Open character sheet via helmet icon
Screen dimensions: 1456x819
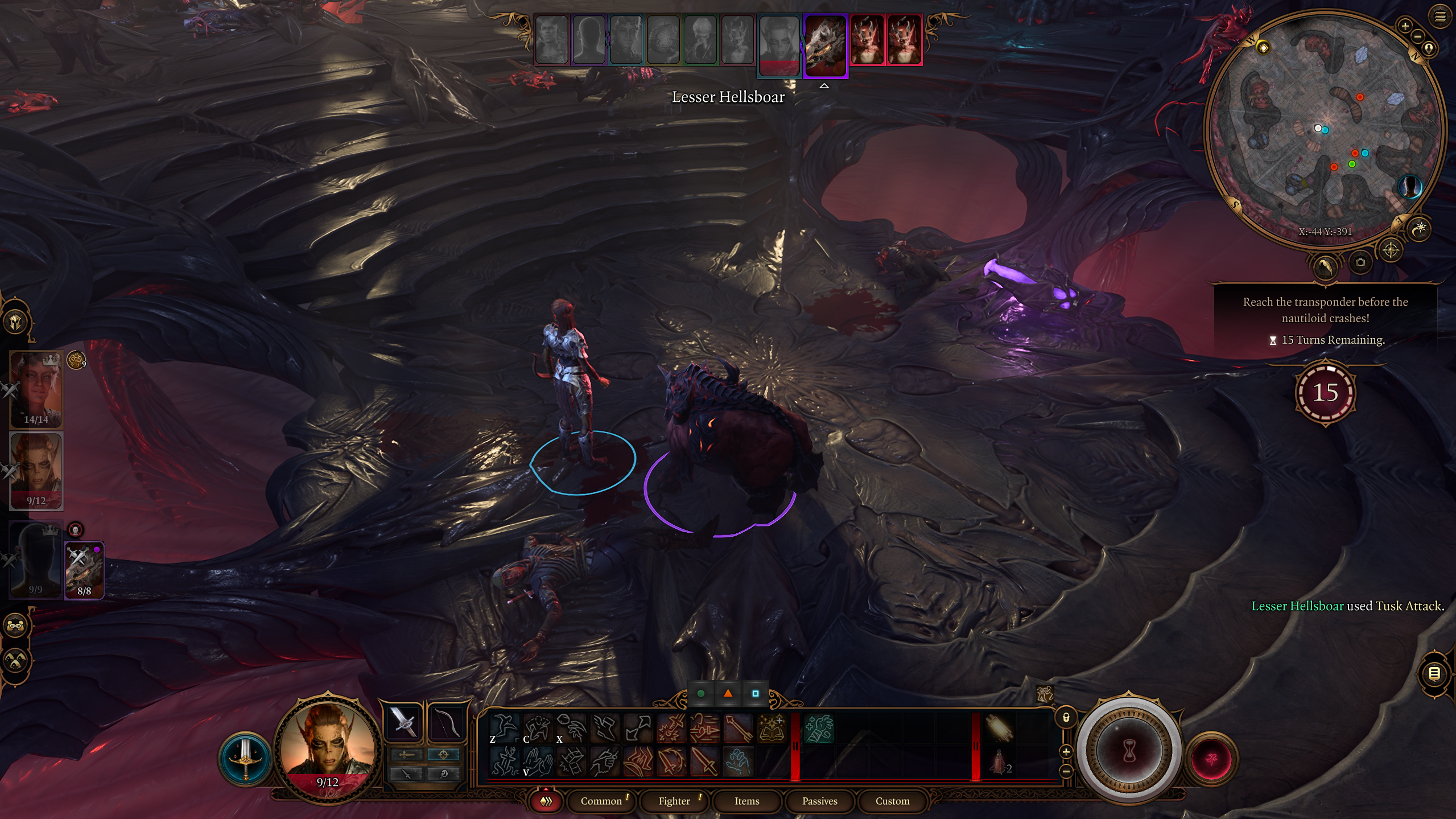coord(16,322)
